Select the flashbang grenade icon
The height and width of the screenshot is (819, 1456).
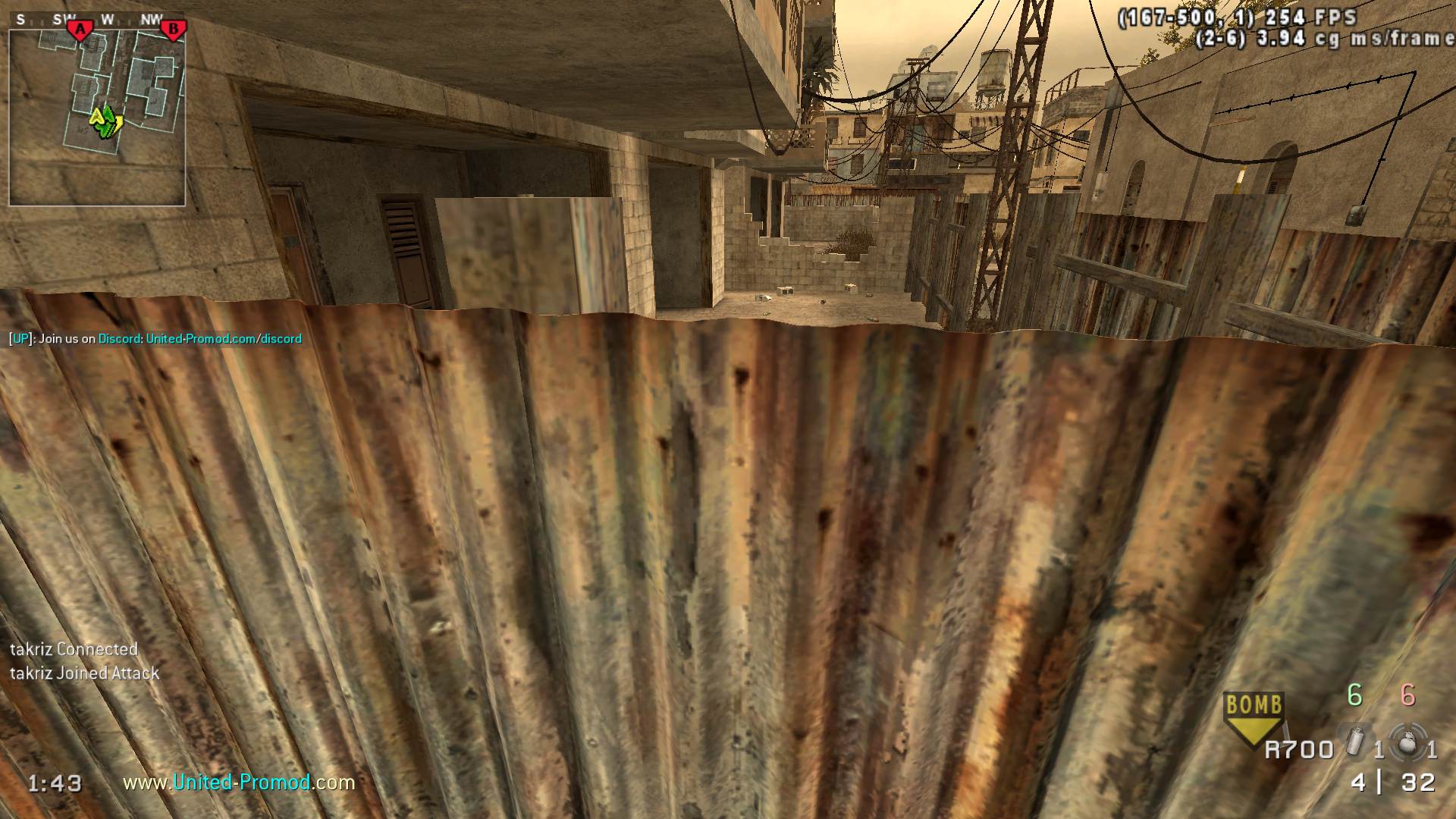pyautogui.click(x=1356, y=742)
